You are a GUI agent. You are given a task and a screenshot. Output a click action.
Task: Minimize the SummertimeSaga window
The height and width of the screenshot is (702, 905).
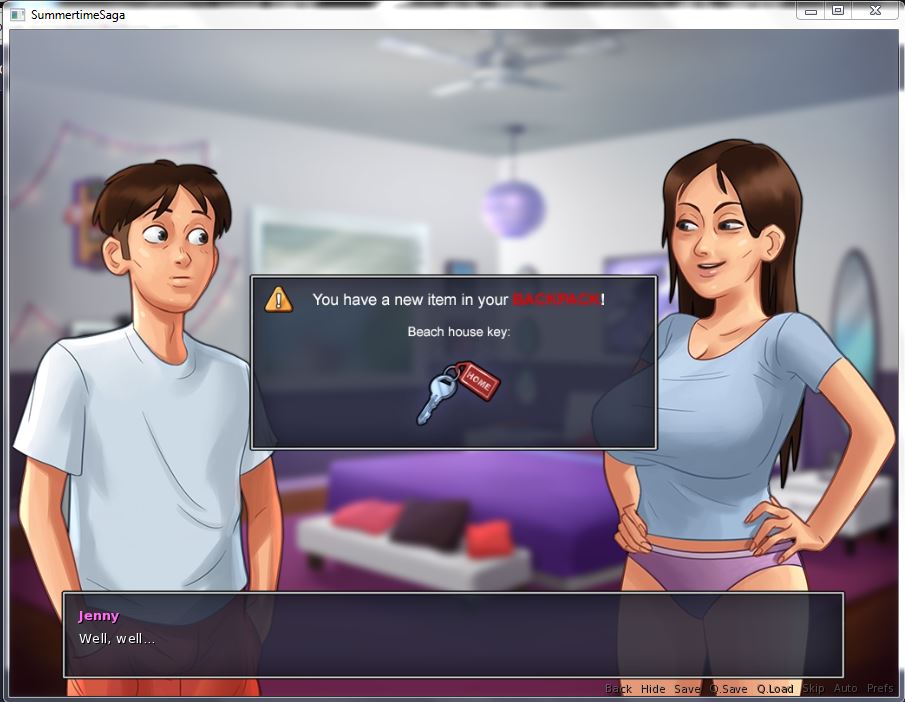pyautogui.click(x=811, y=11)
